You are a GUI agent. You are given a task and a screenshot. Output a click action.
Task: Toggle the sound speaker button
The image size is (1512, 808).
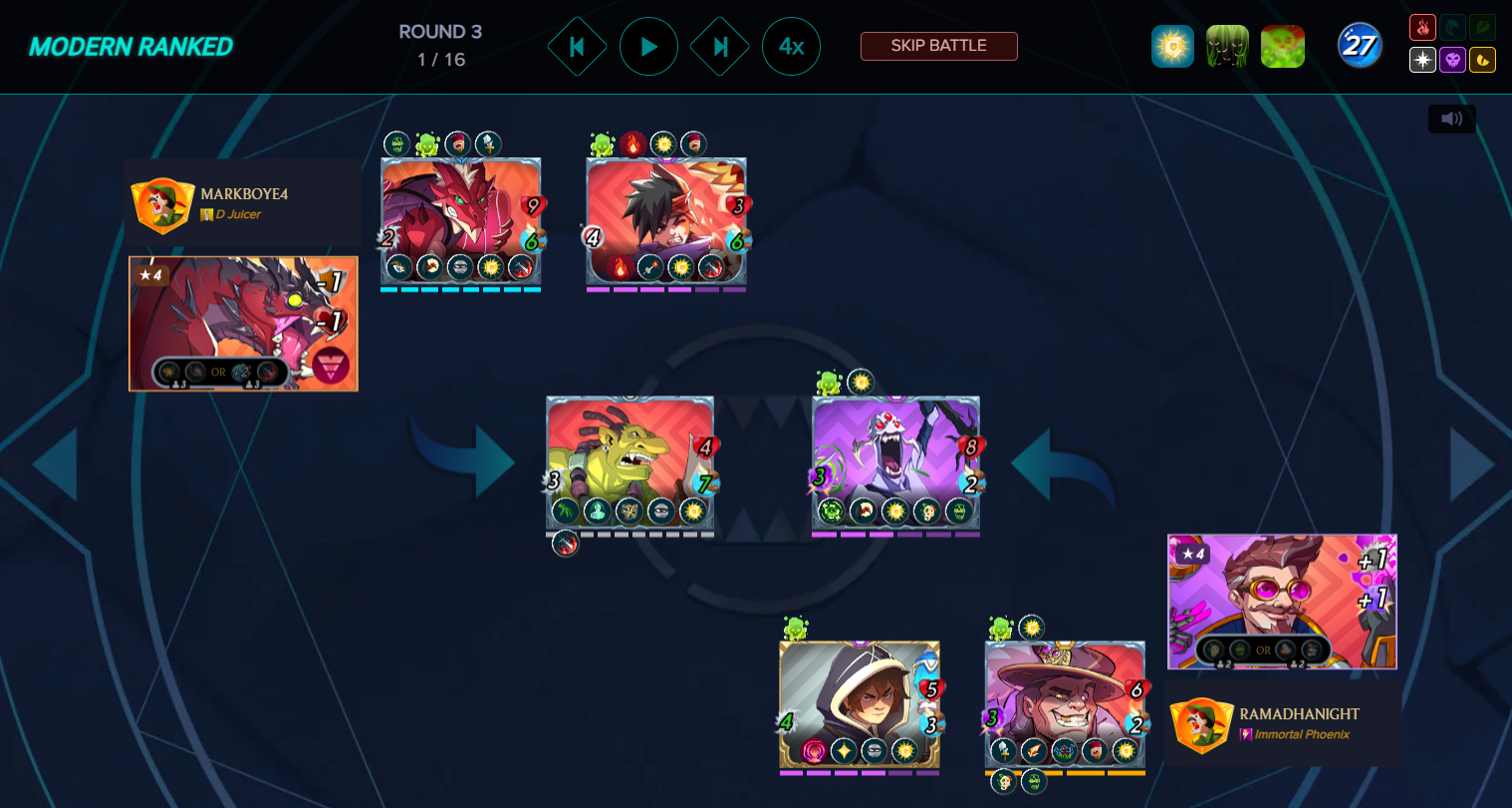1451,119
